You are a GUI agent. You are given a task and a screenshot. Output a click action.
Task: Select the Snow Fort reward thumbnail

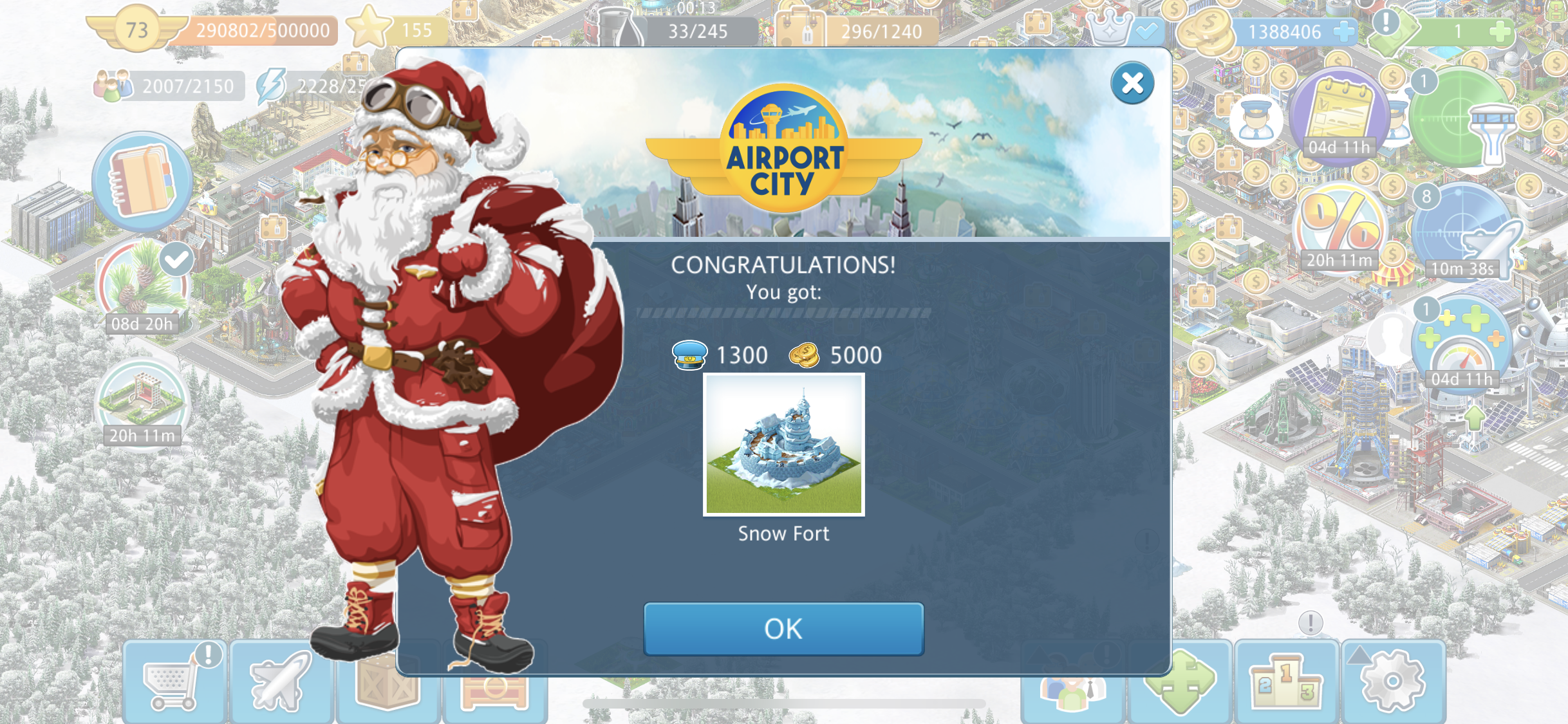[783, 445]
